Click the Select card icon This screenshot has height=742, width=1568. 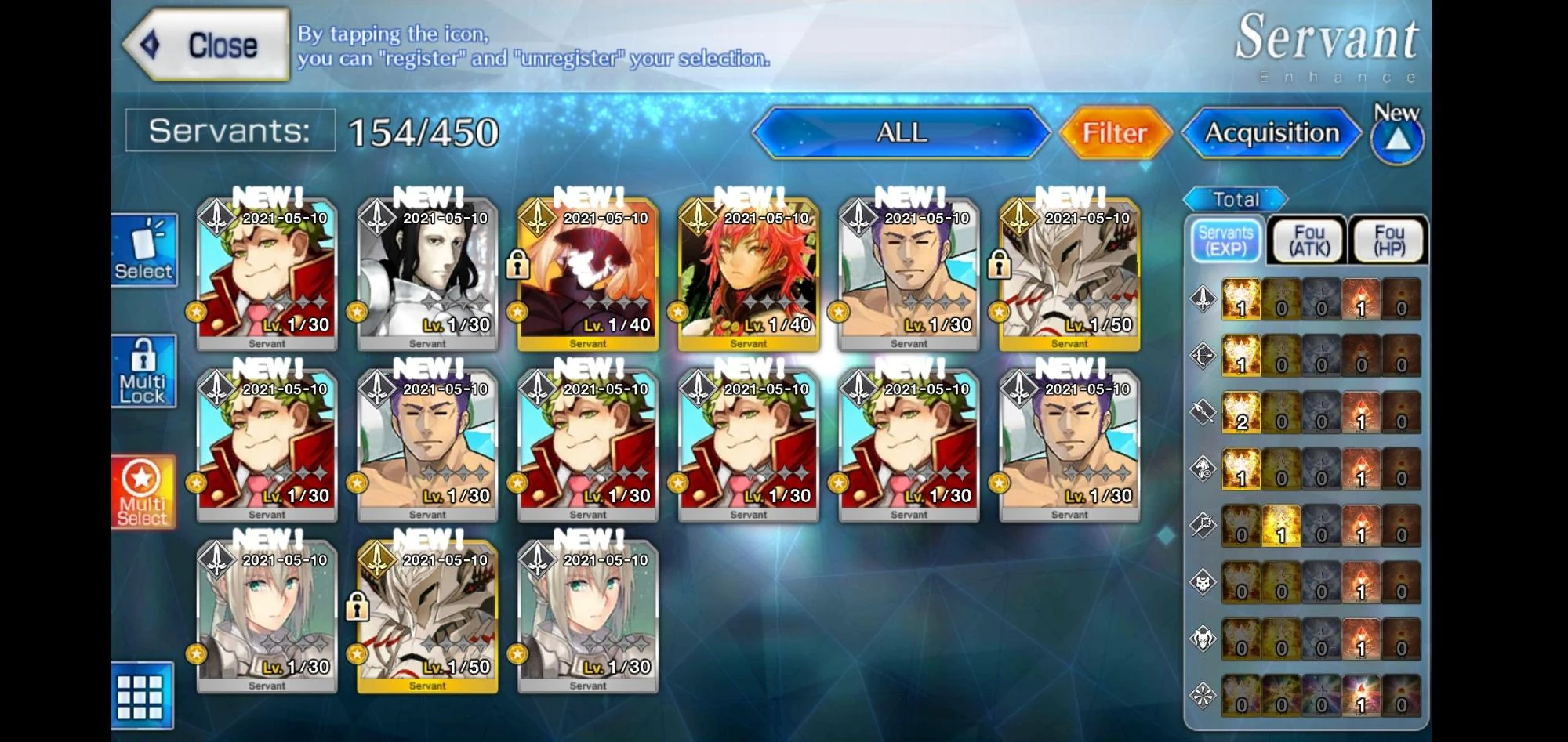click(144, 249)
